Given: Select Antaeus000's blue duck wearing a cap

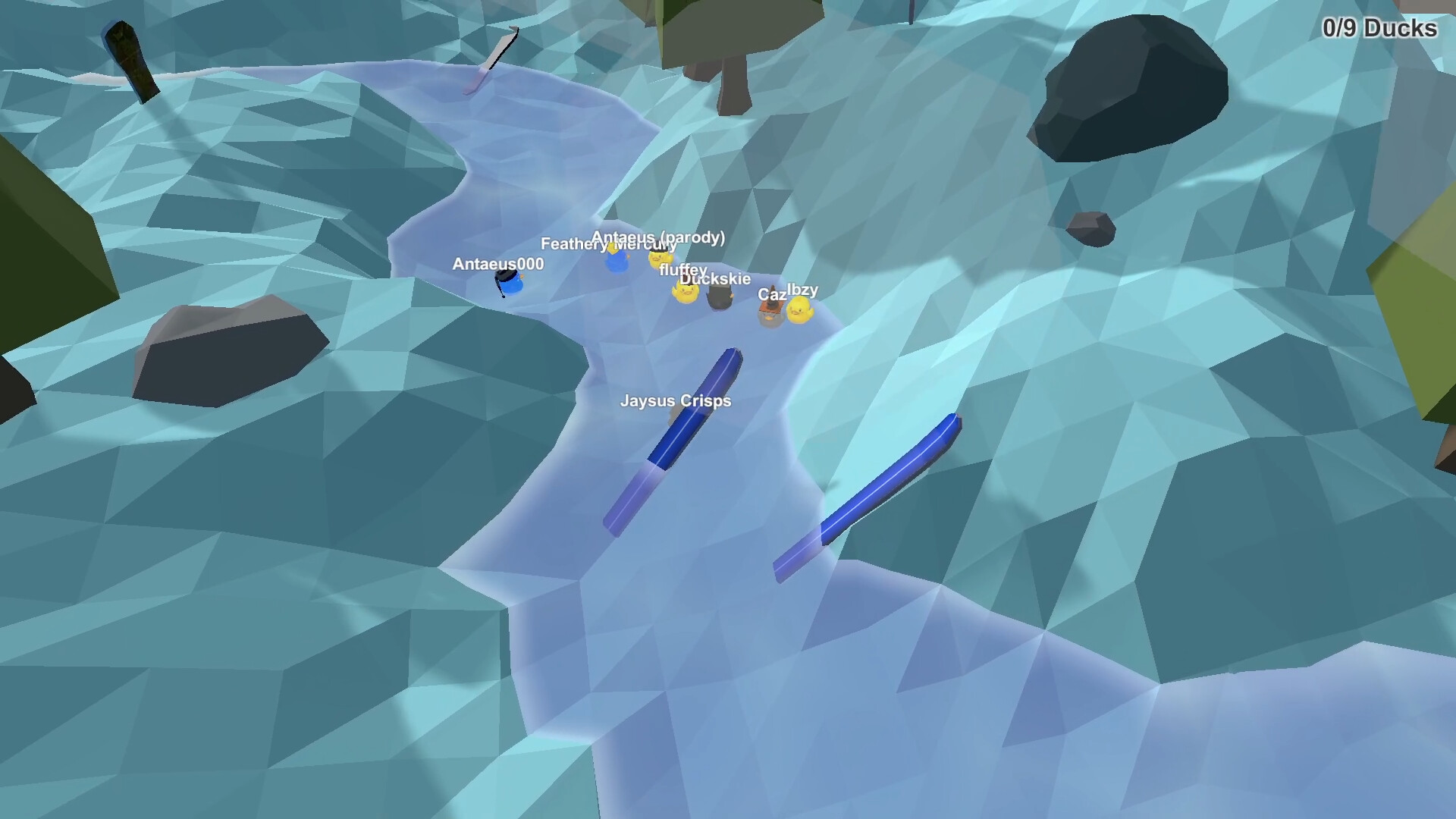Looking at the screenshot, I should 508,283.
